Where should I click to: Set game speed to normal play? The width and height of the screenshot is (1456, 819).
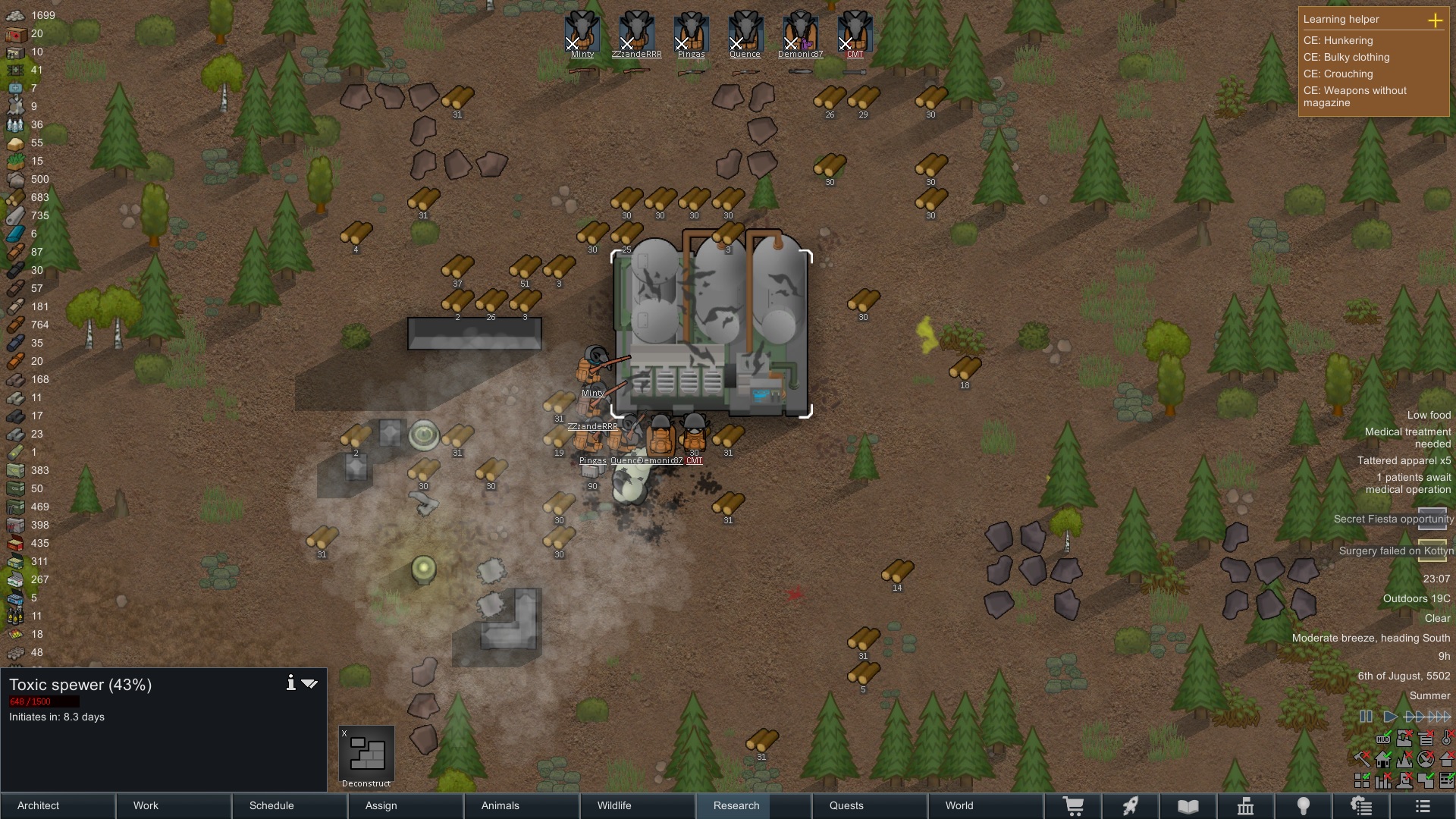[x=1390, y=716]
